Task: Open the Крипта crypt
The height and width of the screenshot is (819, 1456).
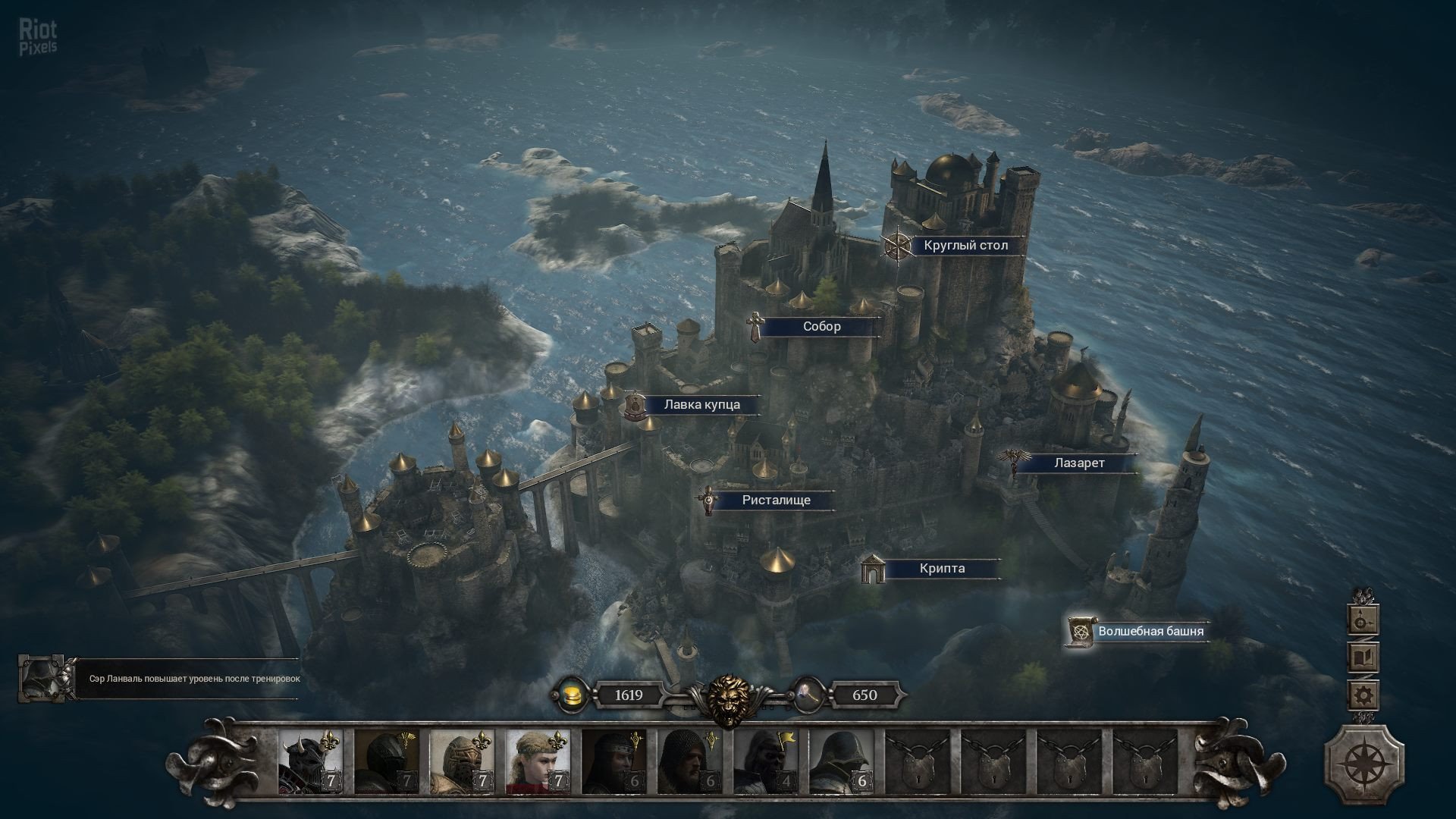Action: tap(942, 569)
